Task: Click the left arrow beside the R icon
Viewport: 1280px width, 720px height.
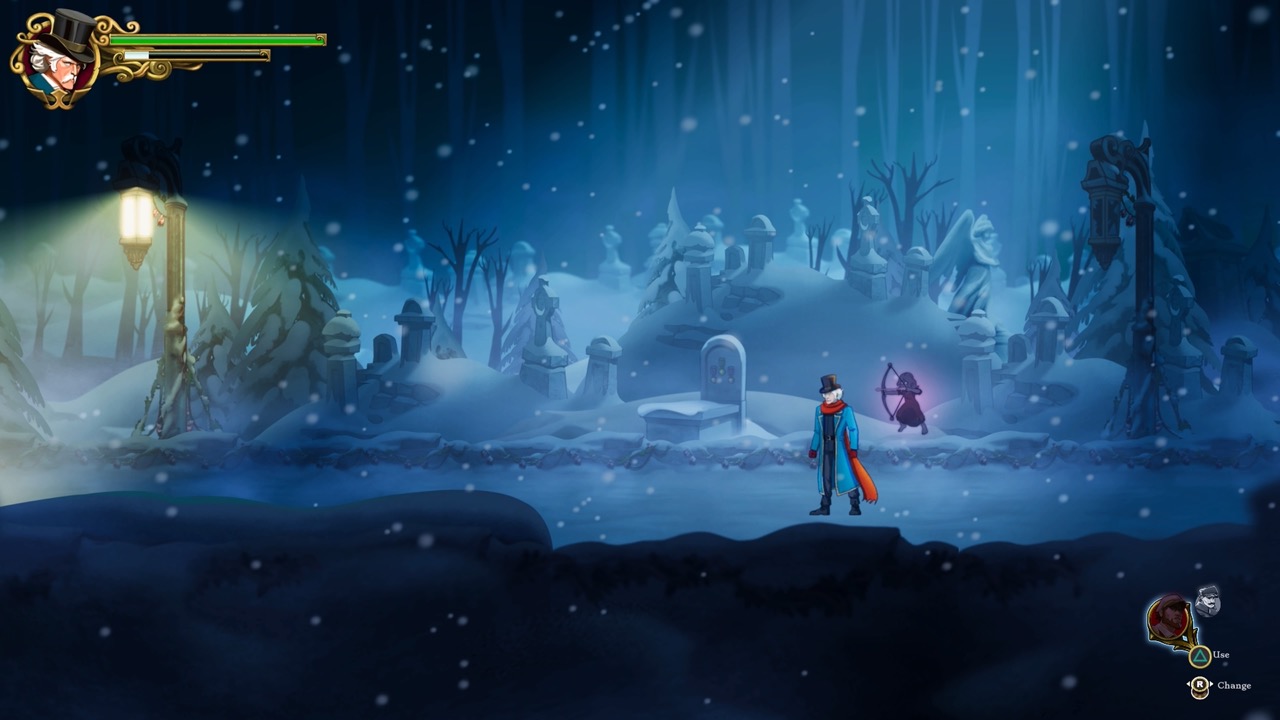Action: 1189,684
